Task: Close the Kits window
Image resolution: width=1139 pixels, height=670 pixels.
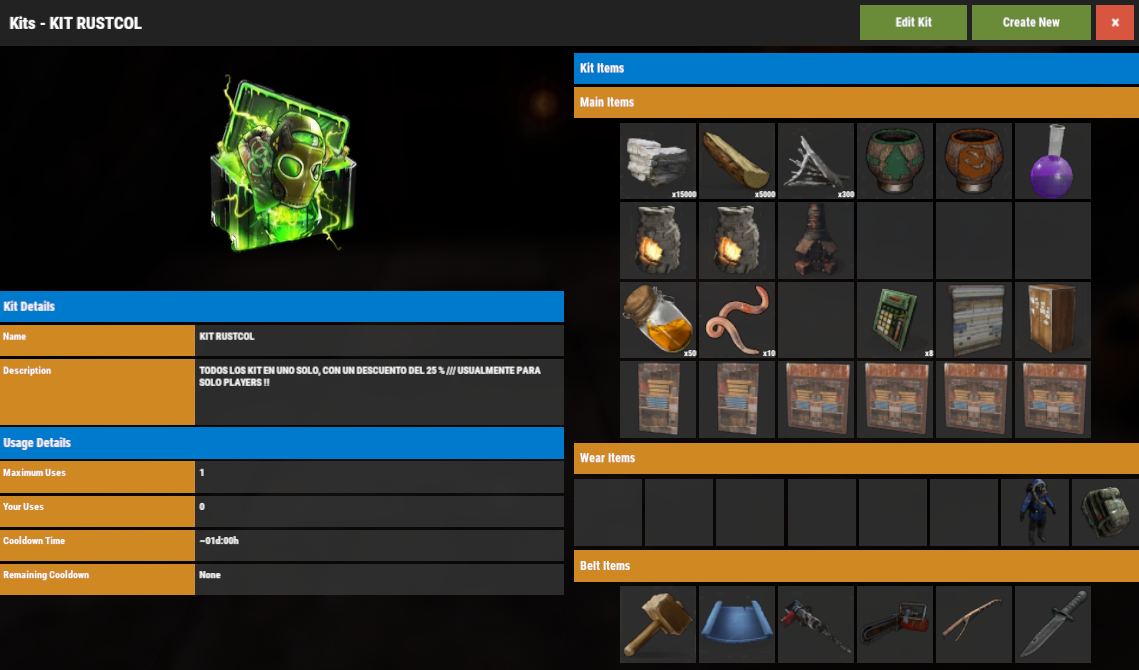Action: tap(1114, 22)
